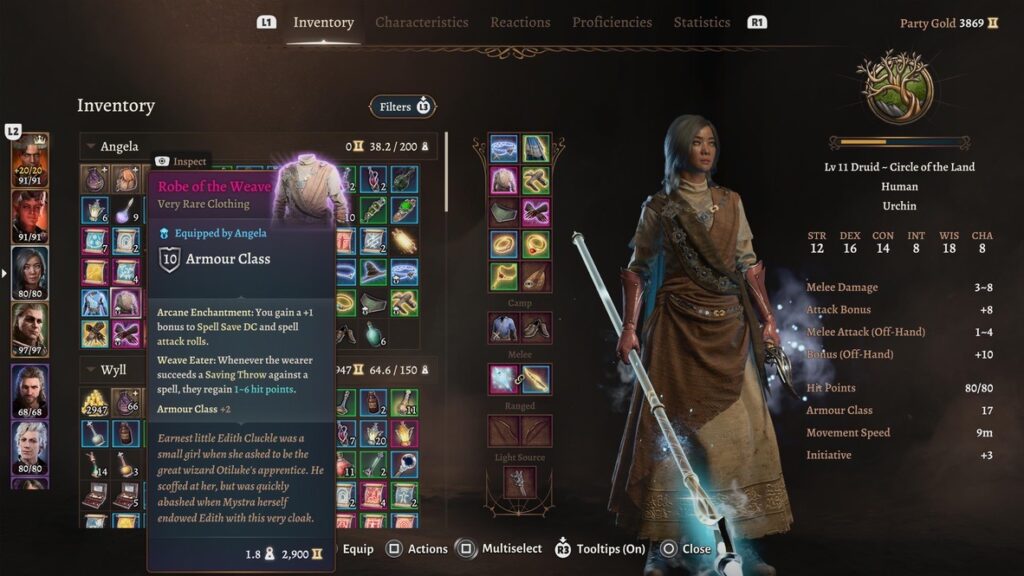Click the equipped robe armour slot
The height and width of the screenshot is (576, 1024).
(x=504, y=180)
